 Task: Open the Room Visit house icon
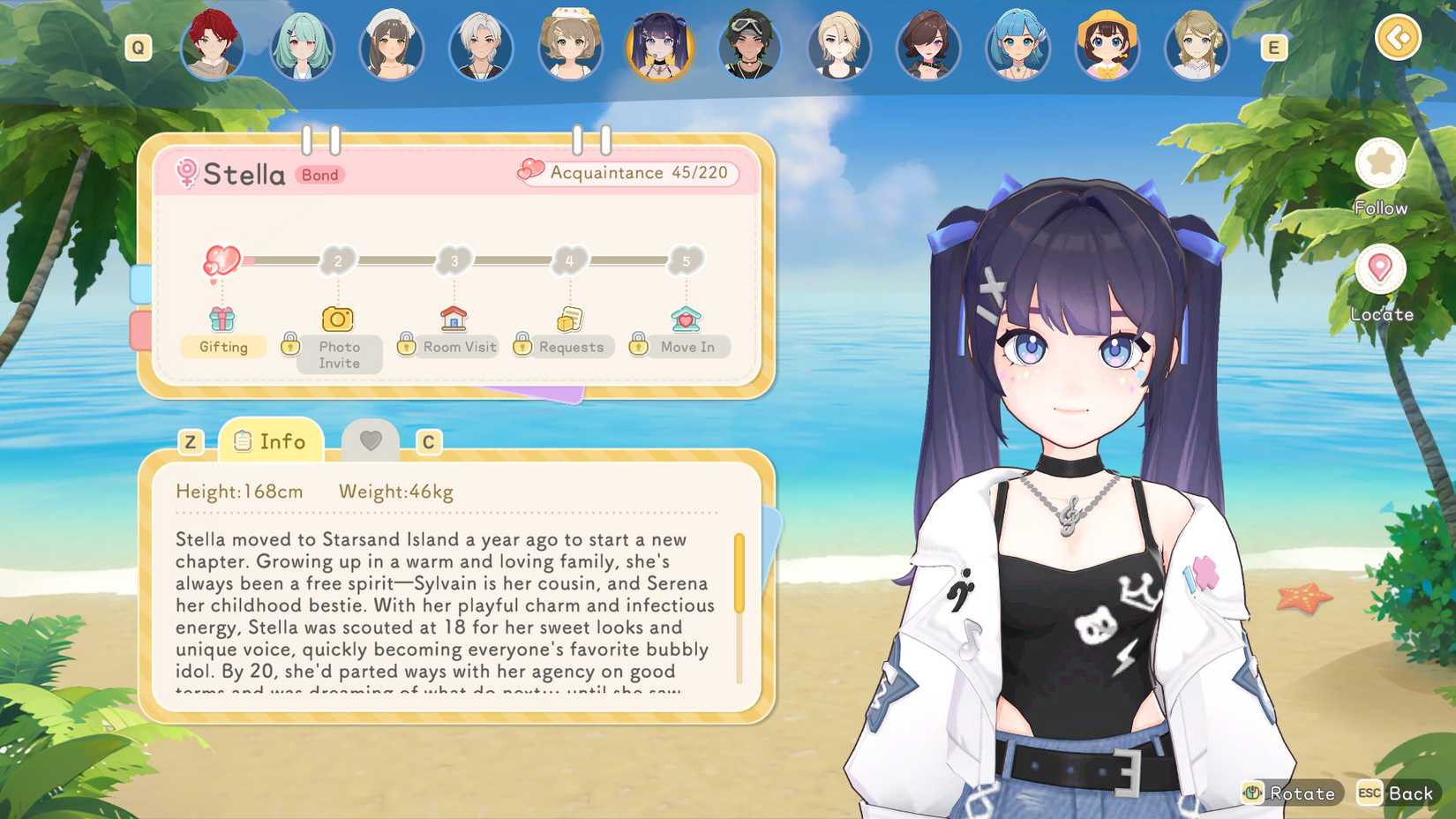click(x=453, y=318)
